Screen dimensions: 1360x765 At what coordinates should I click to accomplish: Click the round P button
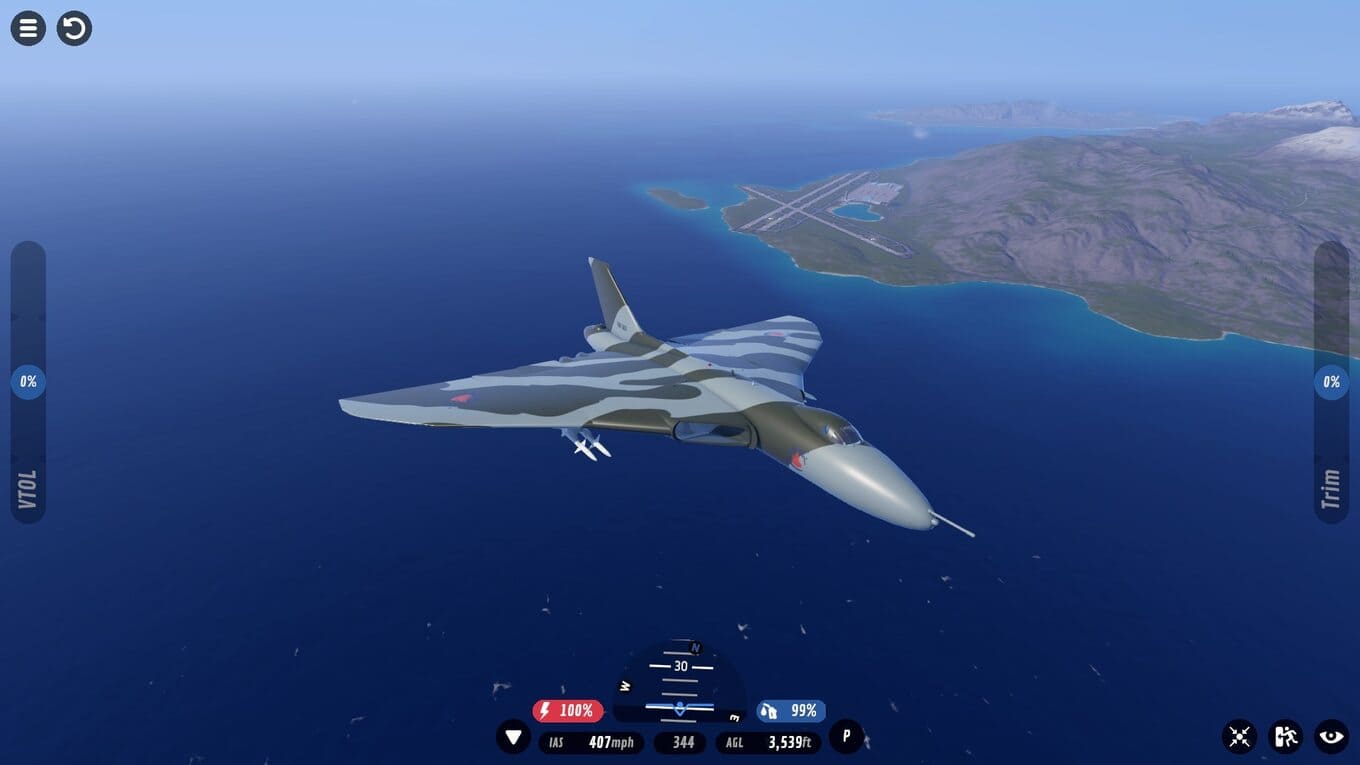point(846,737)
